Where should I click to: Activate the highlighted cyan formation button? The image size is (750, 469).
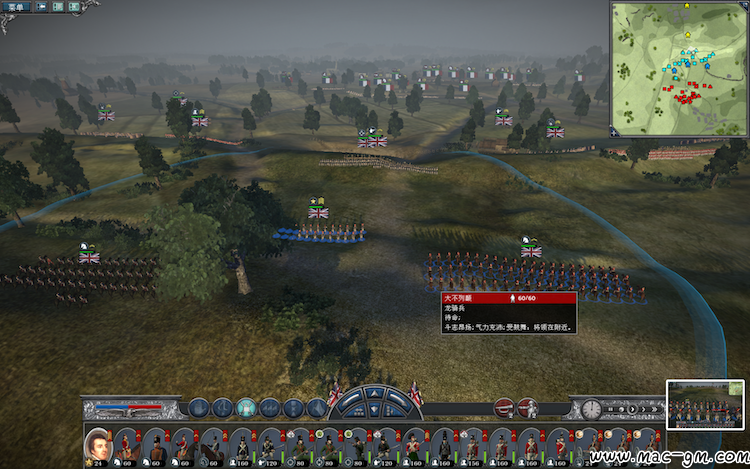[246, 408]
